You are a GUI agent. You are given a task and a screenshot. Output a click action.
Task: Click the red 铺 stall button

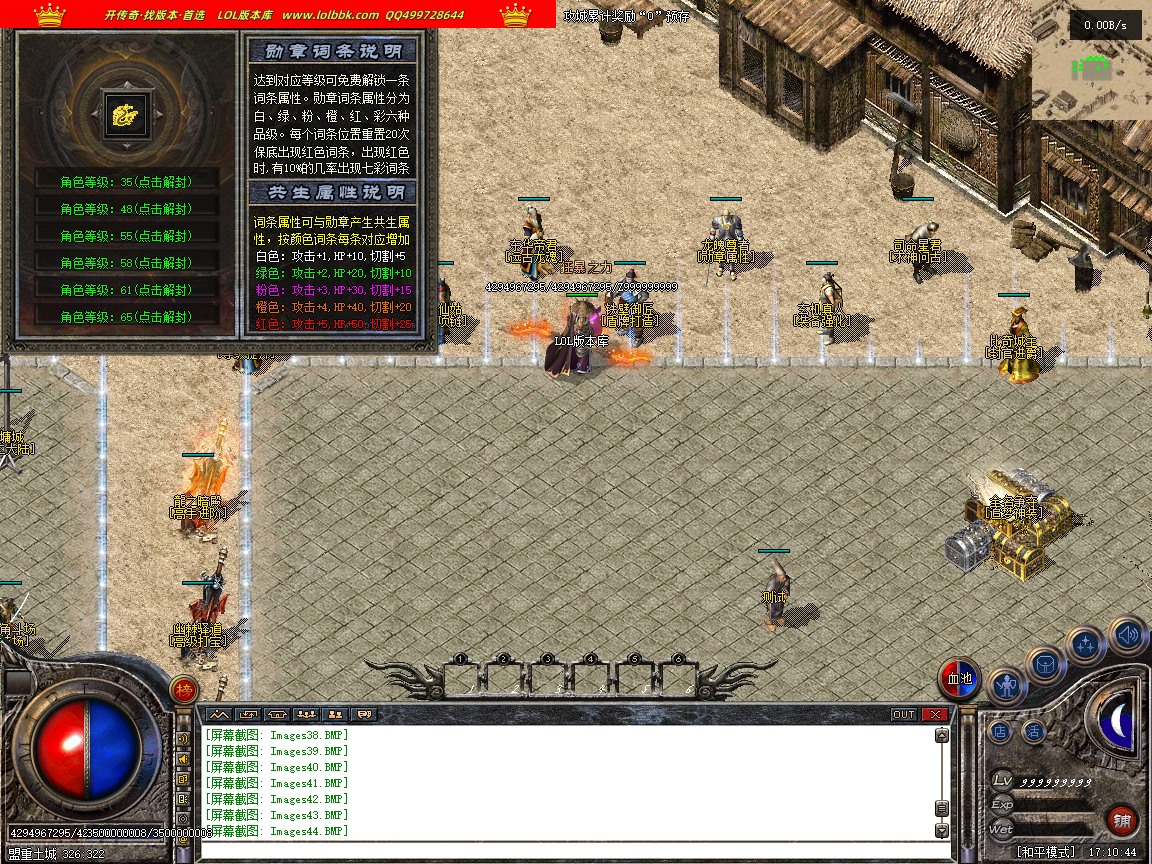click(1122, 821)
